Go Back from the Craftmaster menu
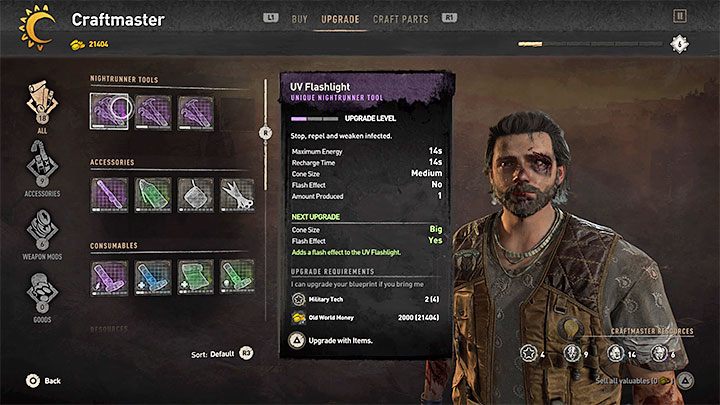Image resolution: width=720 pixels, height=405 pixels. click(x=44, y=381)
